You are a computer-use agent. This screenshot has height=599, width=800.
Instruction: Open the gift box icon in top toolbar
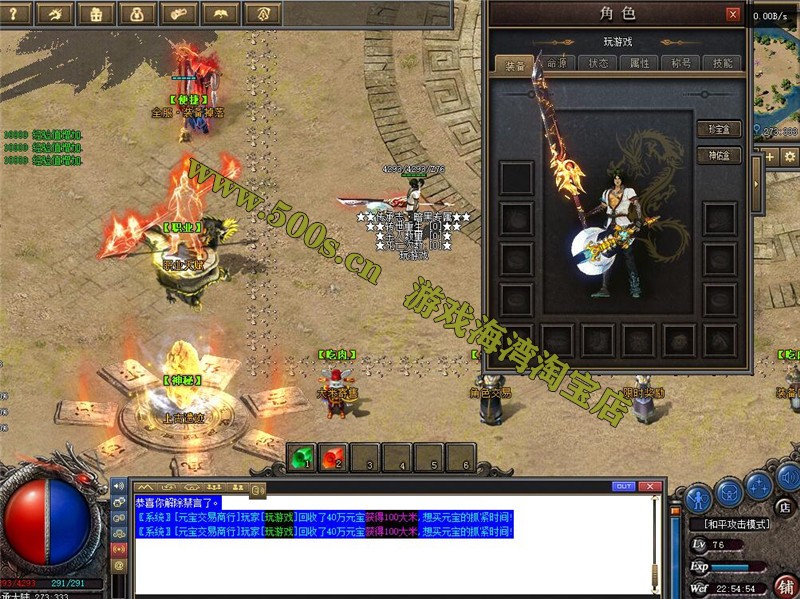click(96, 13)
